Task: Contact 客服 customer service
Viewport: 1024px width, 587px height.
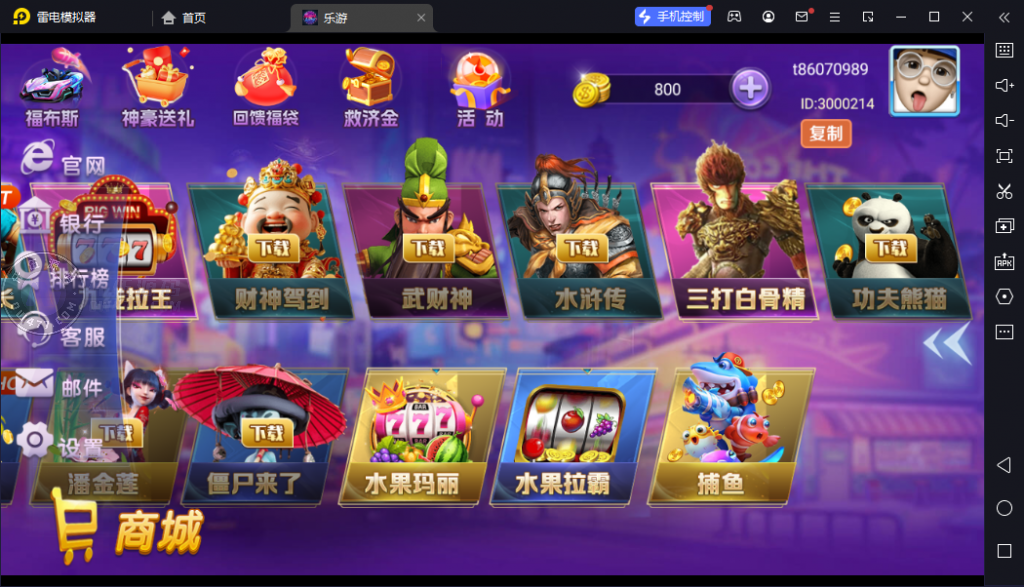Action: [62, 334]
